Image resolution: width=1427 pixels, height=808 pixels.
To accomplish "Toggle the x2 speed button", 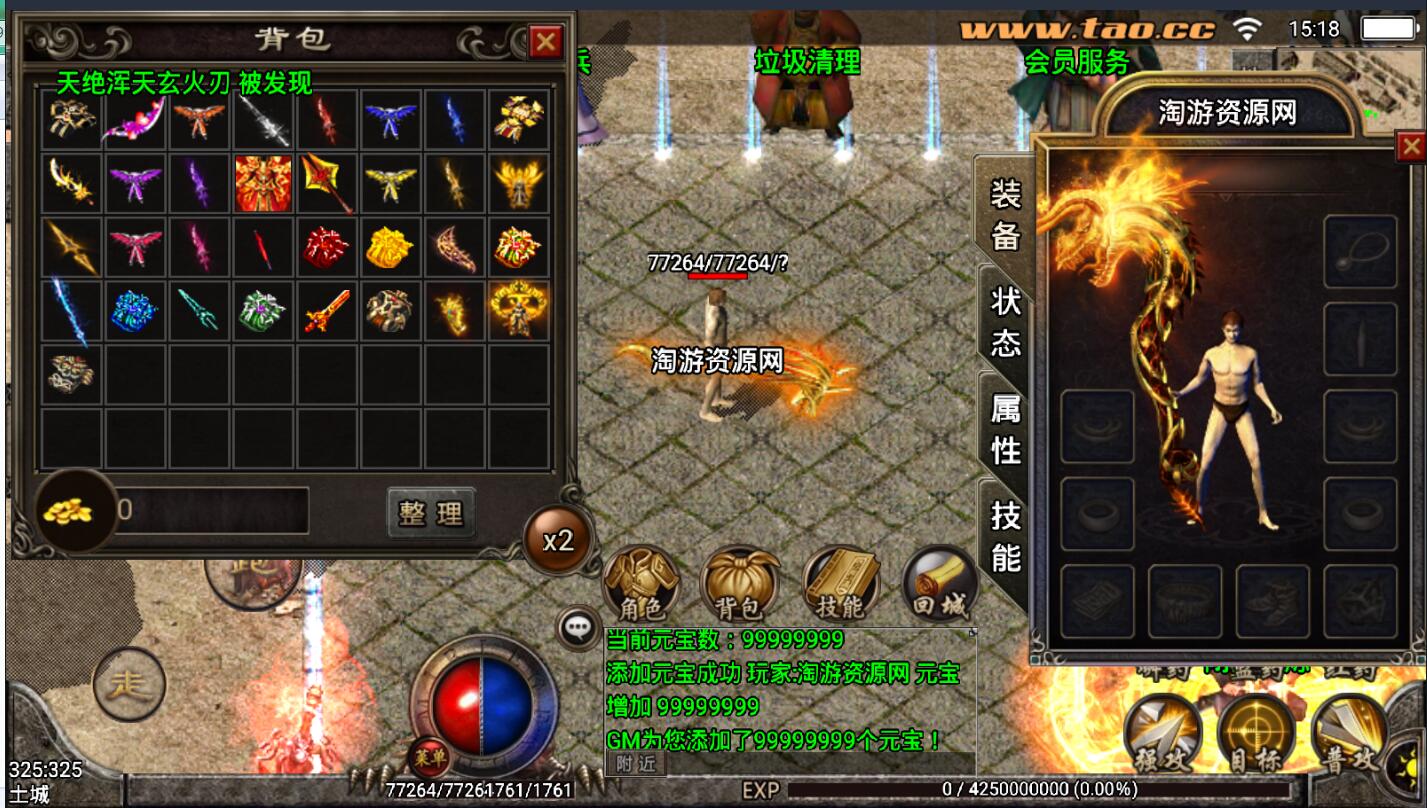I will 557,541.
